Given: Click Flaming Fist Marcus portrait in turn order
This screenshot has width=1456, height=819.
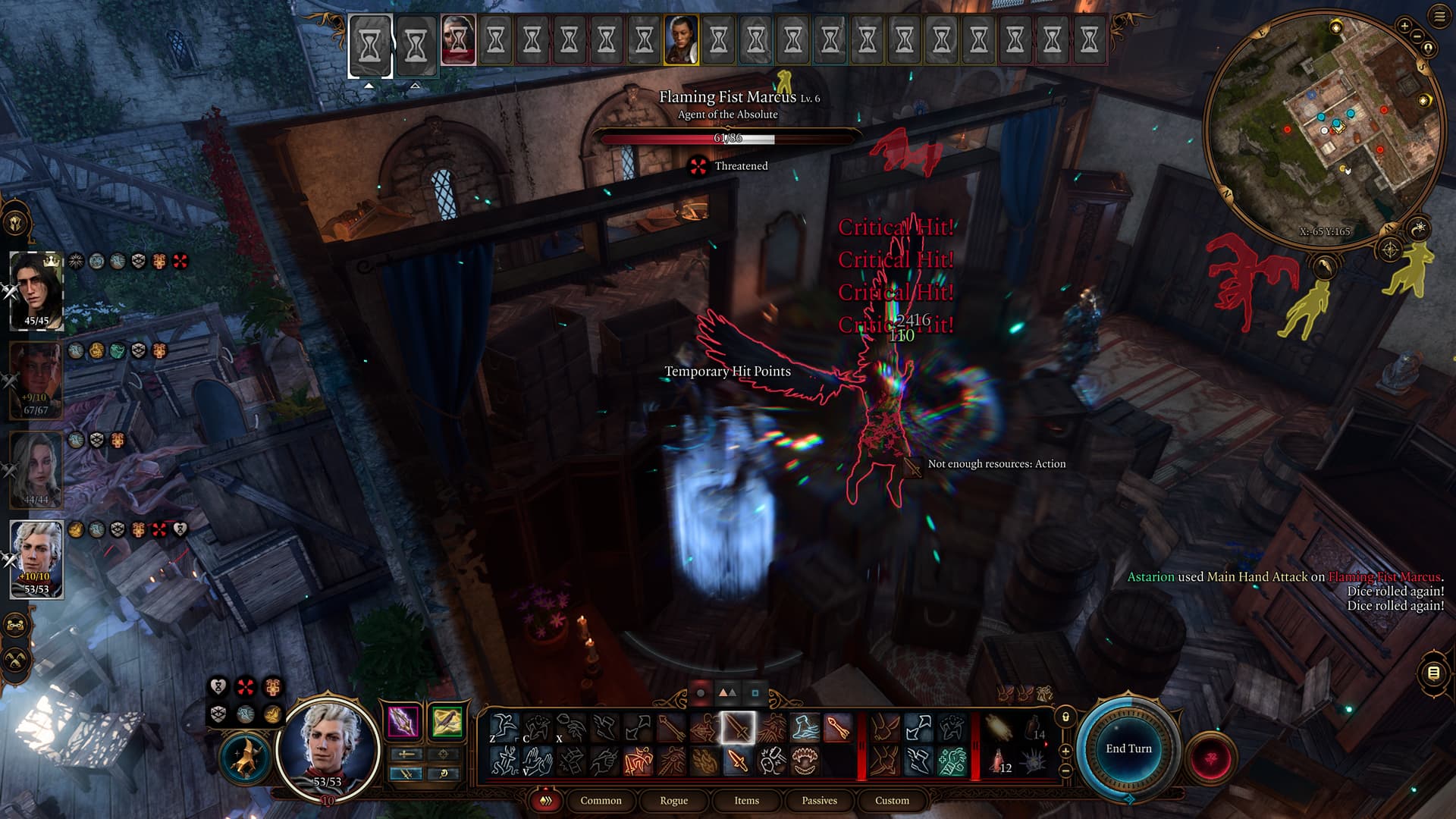Looking at the screenshot, I should pyautogui.click(x=458, y=39).
